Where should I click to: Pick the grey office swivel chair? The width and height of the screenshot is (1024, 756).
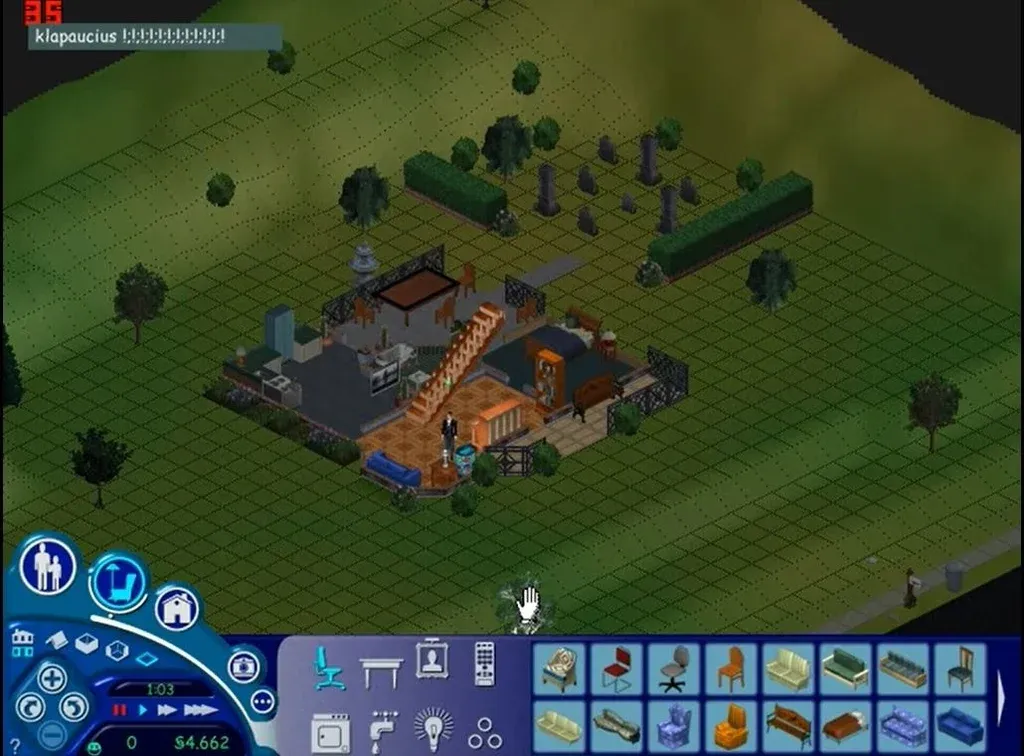pos(675,669)
